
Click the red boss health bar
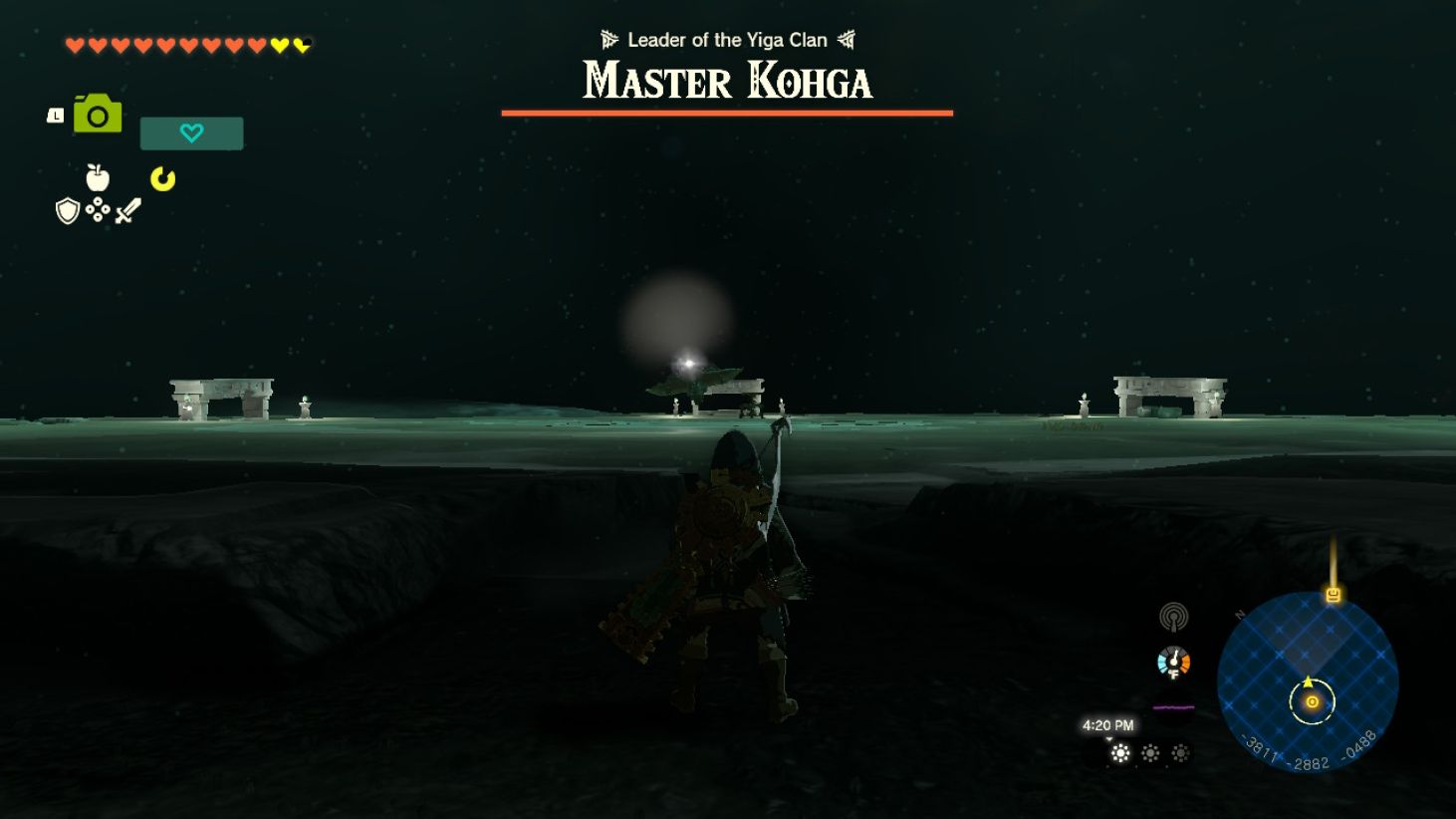tap(726, 112)
